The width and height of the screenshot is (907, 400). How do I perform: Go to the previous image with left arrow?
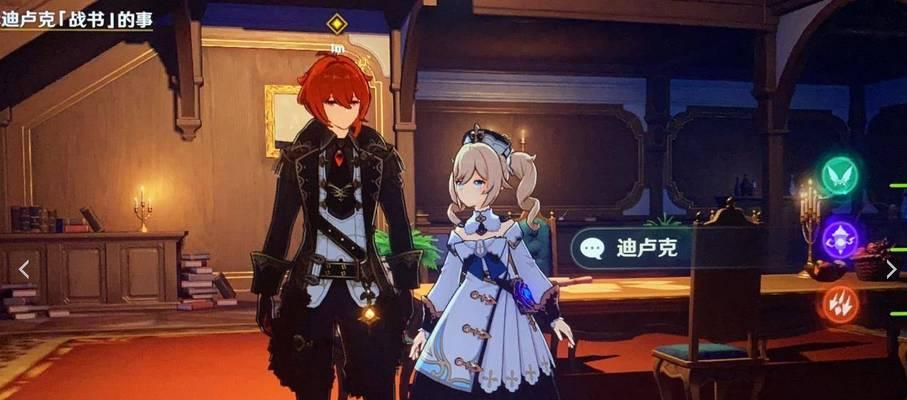pos(24,268)
